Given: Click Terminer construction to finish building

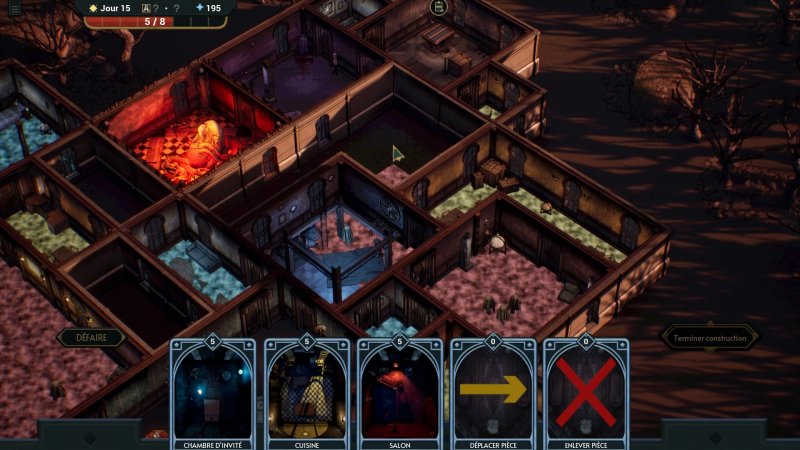Looking at the screenshot, I should click(x=709, y=338).
